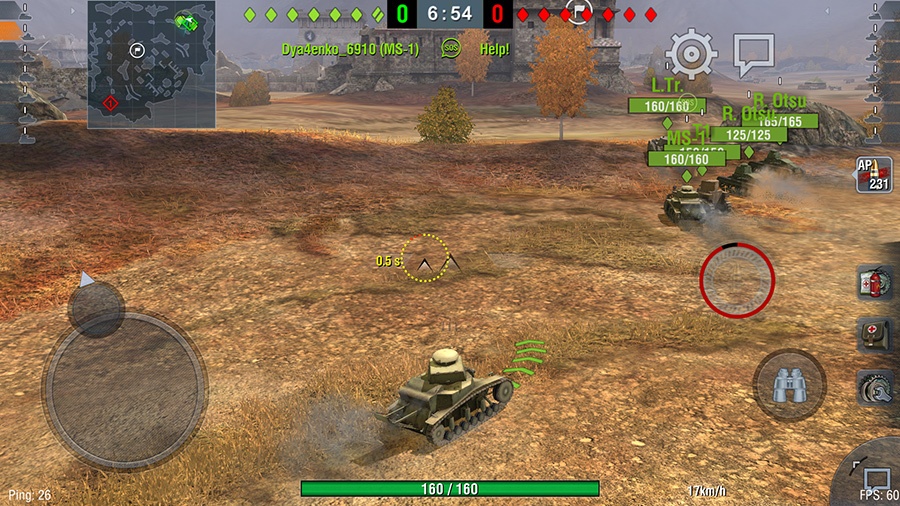Tap the movement joystick pad
The width and height of the screenshot is (900, 506).
[124, 388]
